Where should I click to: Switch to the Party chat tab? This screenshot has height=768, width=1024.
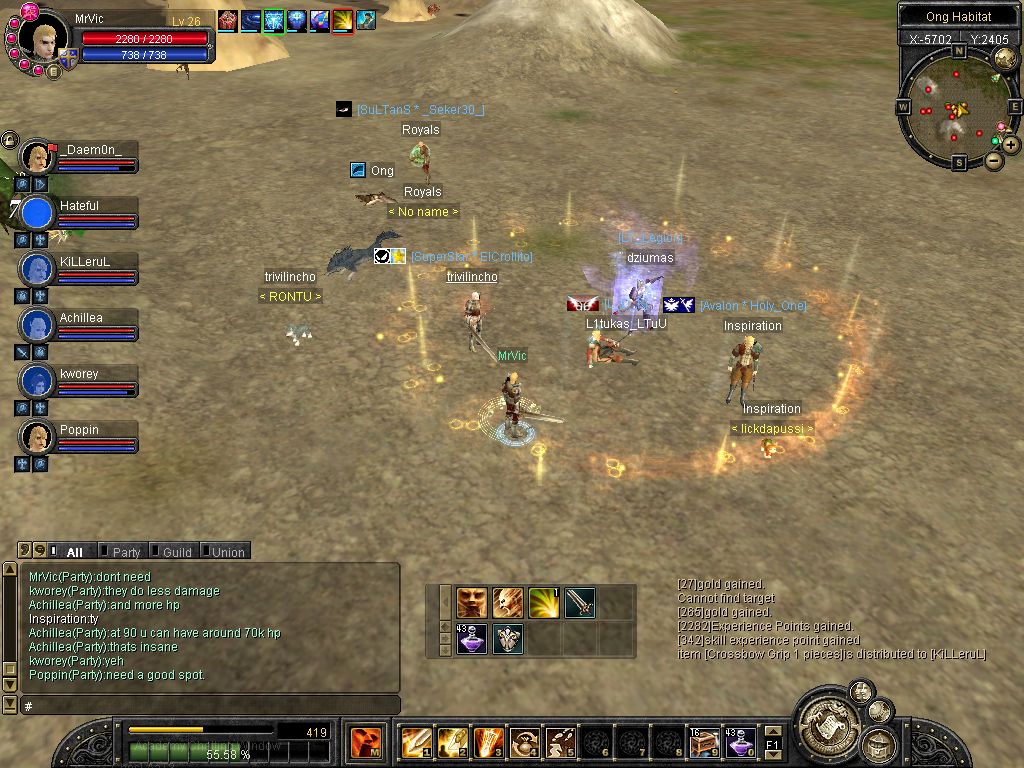(x=124, y=551)
